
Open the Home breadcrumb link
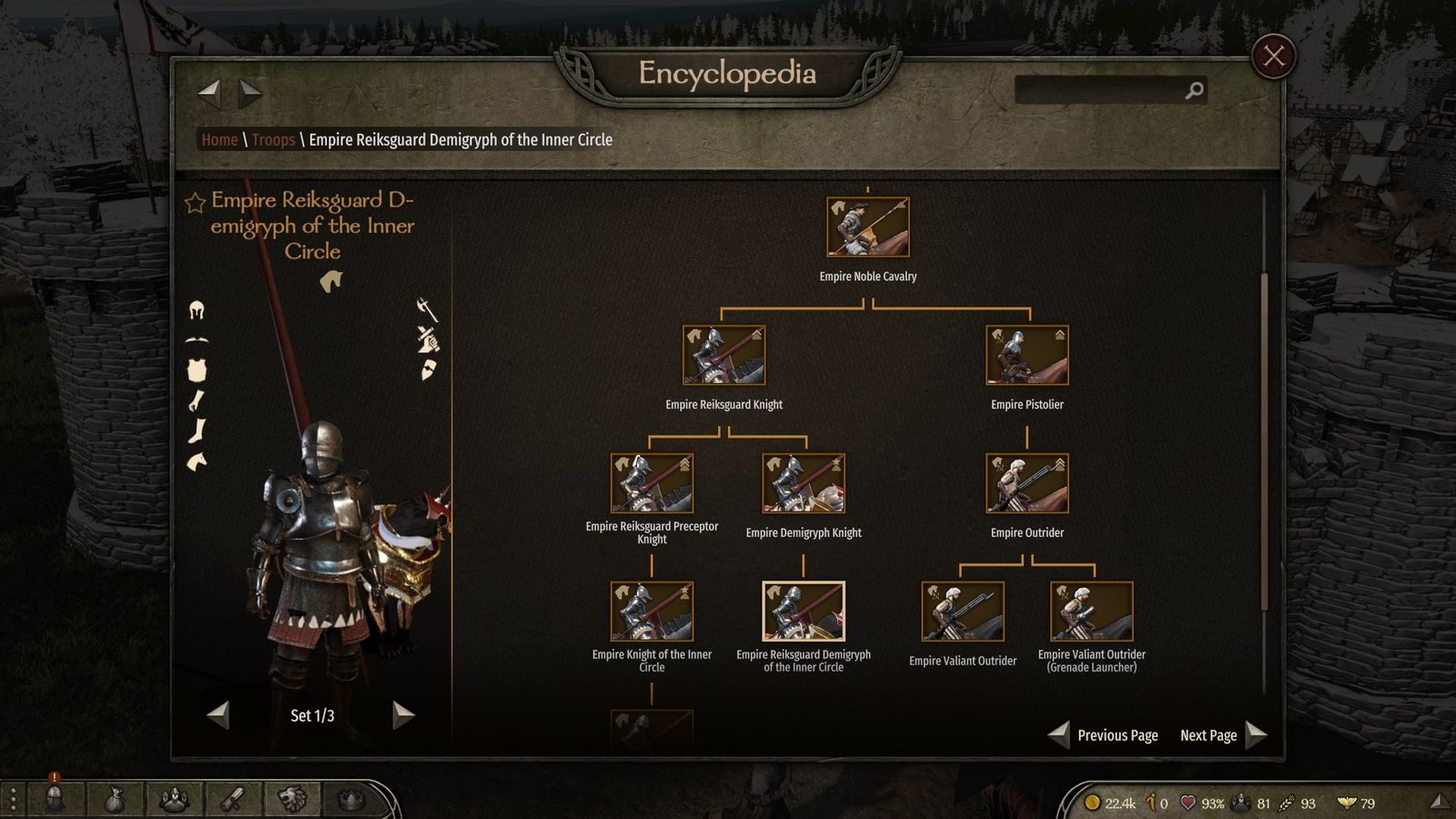[219, 140]
